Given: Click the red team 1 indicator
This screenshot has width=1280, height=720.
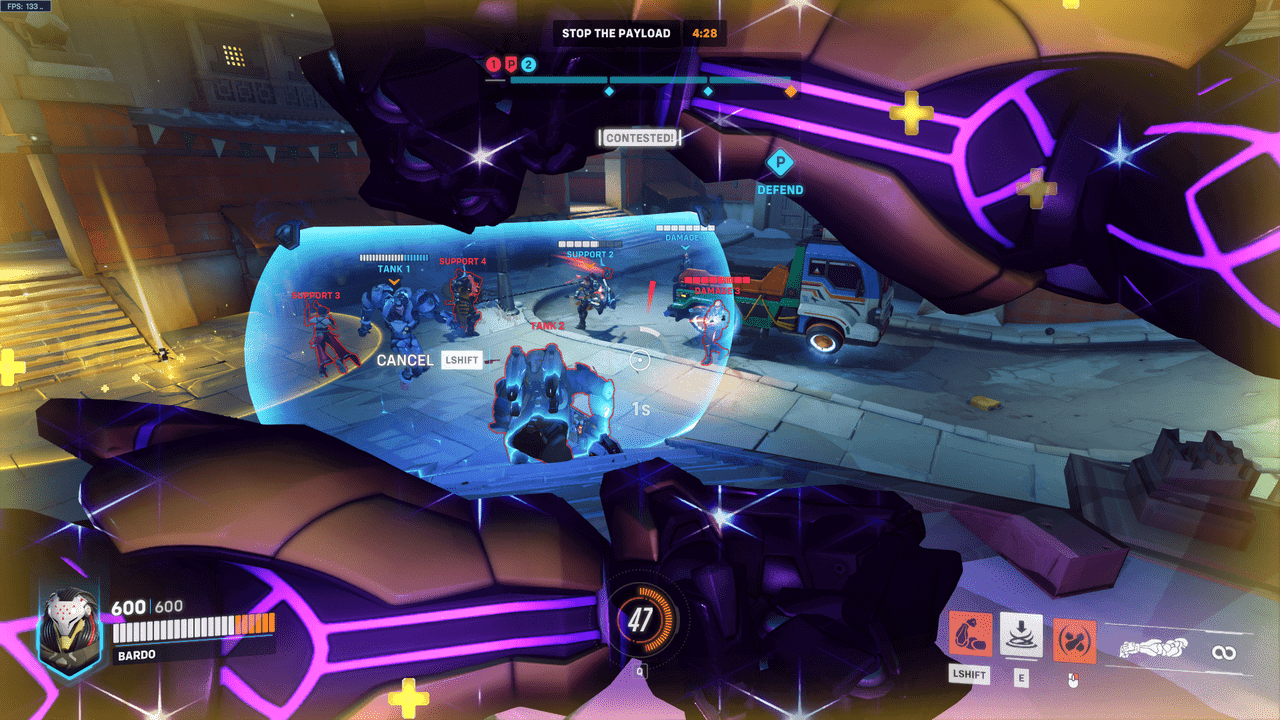Looking at the screenshot, I should pyautogui.click(x=493, y=65).
